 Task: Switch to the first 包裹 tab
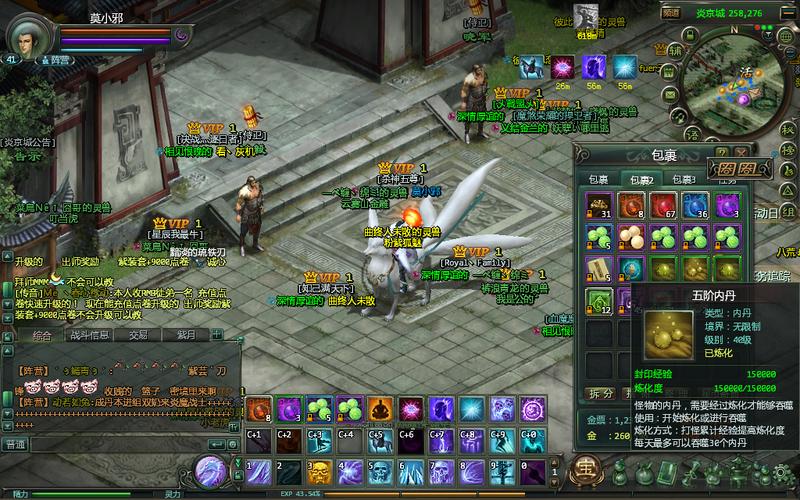(598, 179)
